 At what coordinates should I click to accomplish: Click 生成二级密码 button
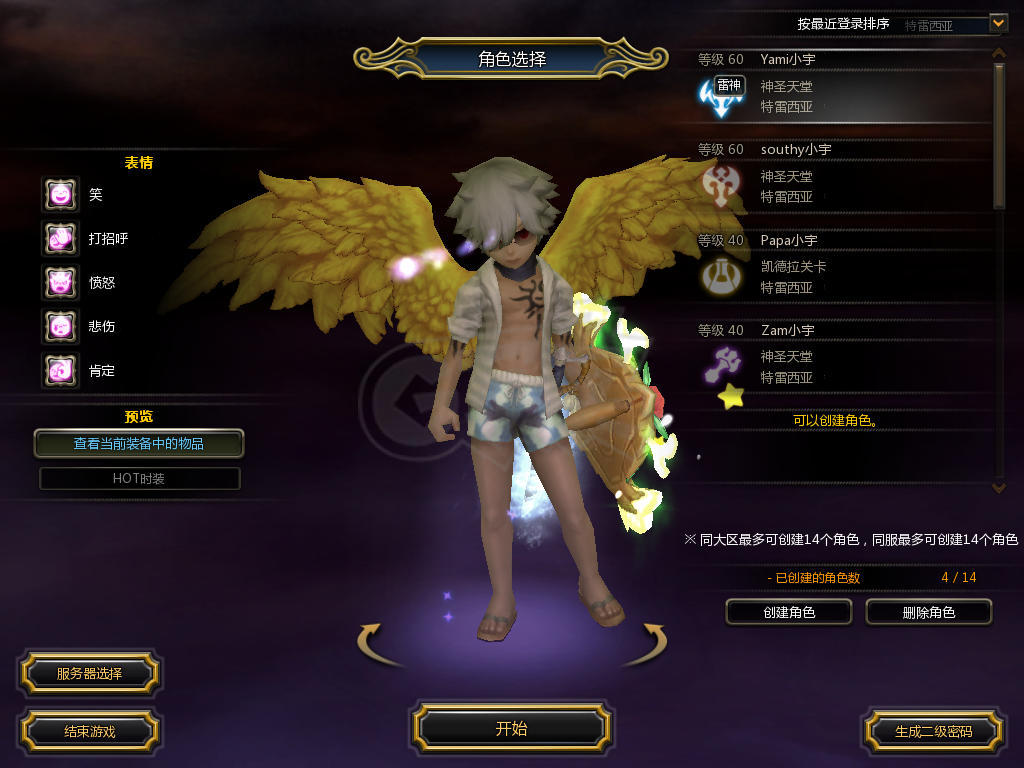click(x=933, y=731)
